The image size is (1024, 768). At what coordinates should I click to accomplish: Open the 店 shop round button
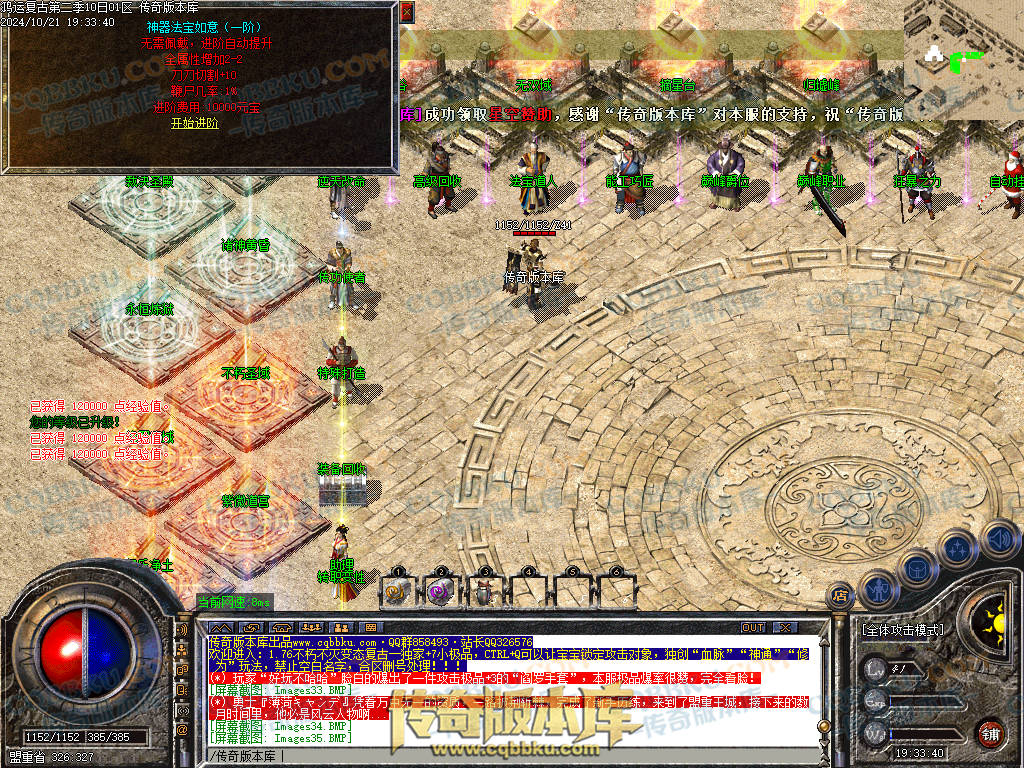[x=841, y=596]
